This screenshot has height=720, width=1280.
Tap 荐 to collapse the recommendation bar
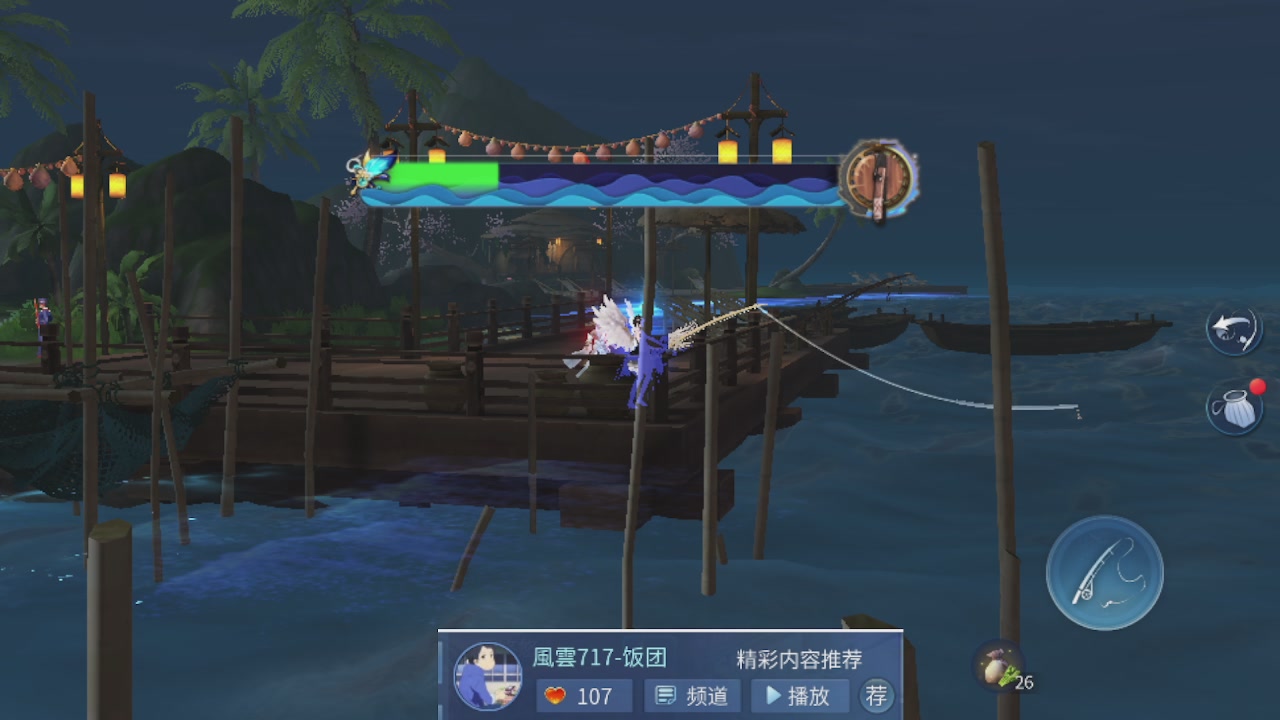(875, 697)
